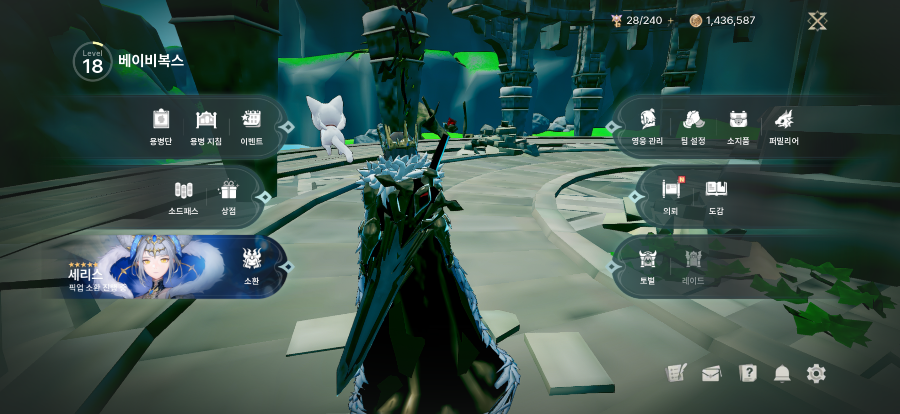Image resolution: width=900 pixels, height=414 pixels.
Task: Open the 용병단 mercenary corps menu
Action: click(161, 126)
